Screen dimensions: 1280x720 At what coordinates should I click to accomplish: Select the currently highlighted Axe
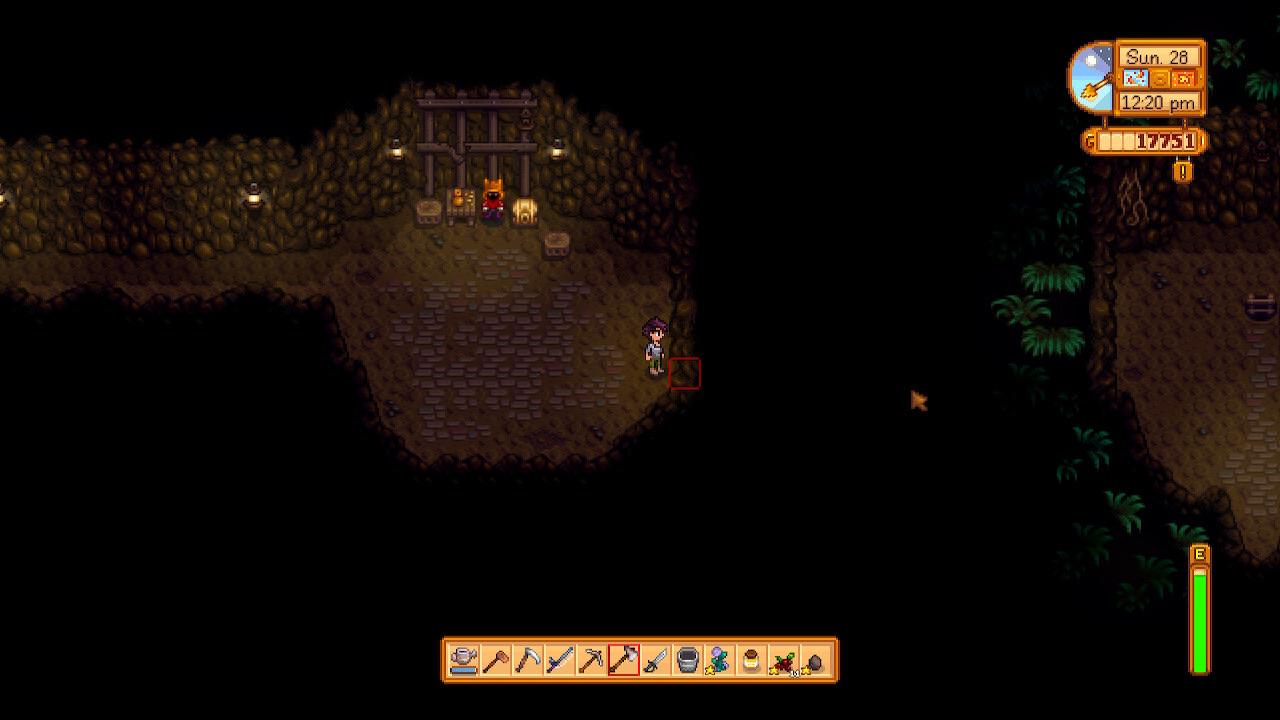pos(622,660)
